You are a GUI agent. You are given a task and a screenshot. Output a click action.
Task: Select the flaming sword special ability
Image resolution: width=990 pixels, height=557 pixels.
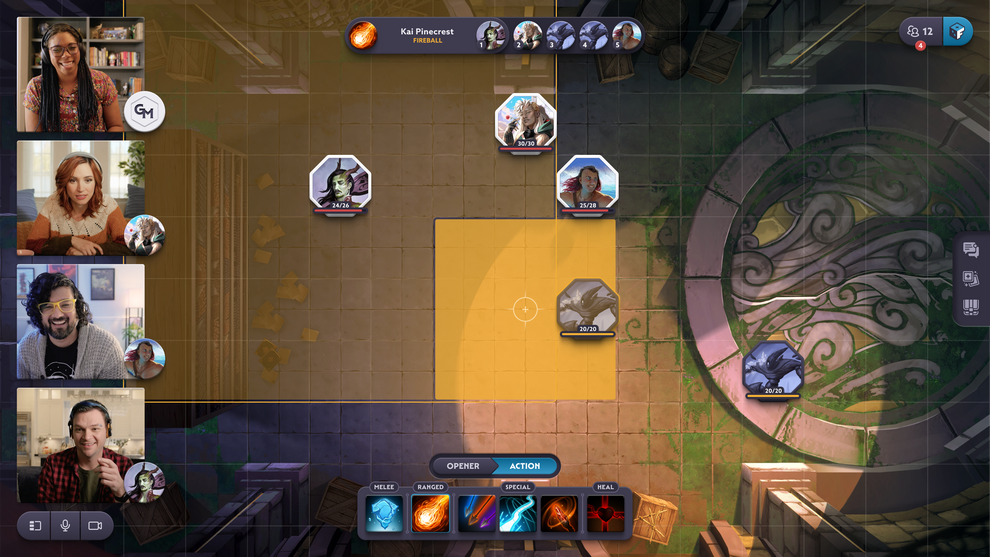click(x=560, y=514)
